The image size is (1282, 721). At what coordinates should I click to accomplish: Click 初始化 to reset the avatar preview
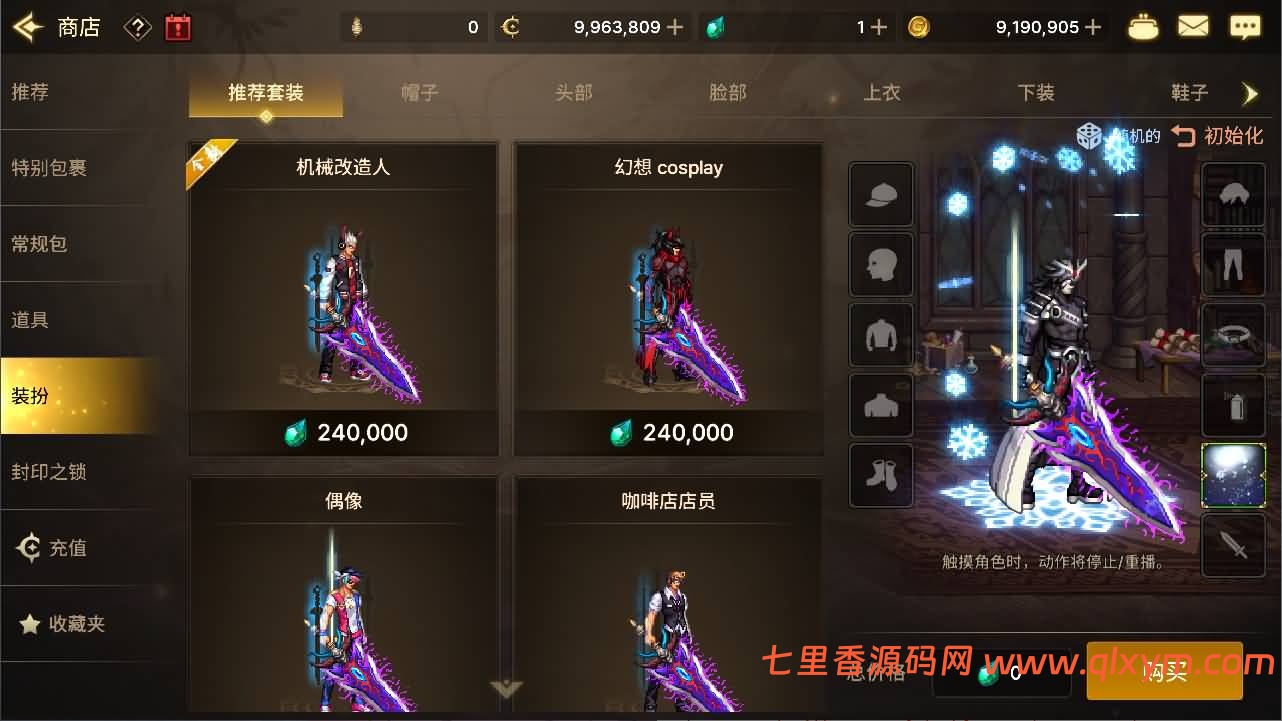[x=1230, y=135]
